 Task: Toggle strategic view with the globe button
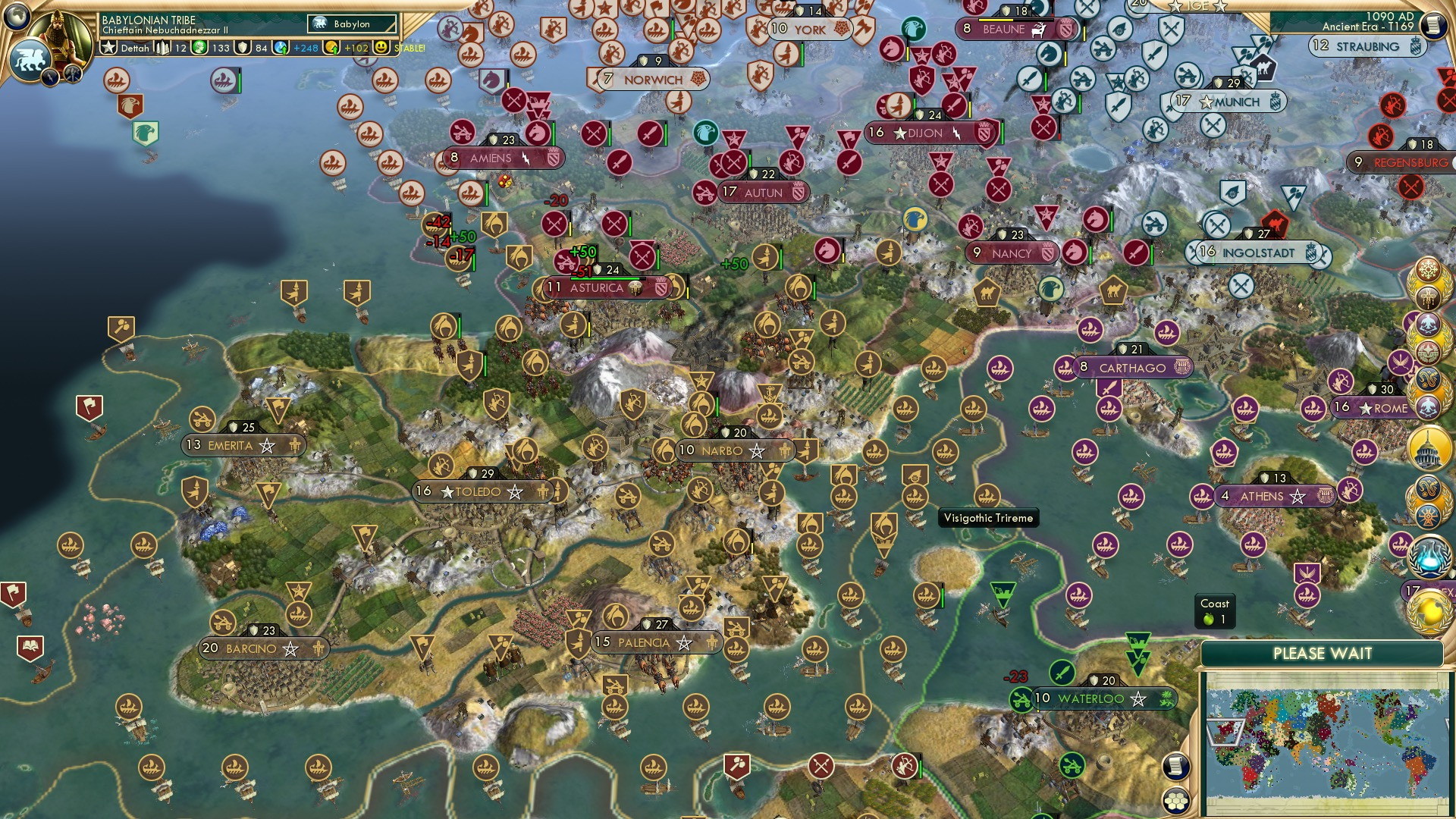(x=16, y=16)
